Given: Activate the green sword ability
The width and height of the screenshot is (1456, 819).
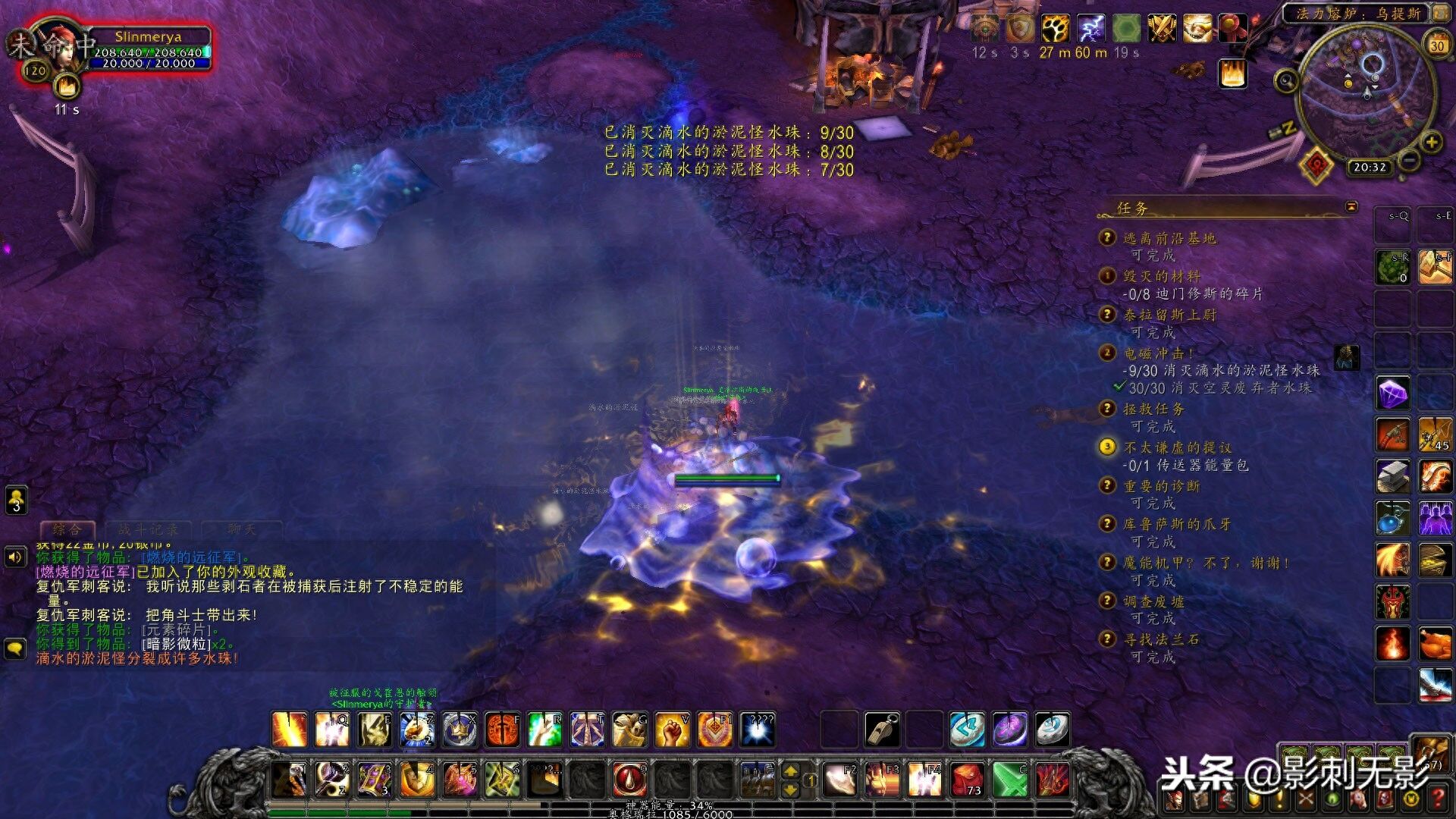Looking at the screenshot, I should point(1009,779).
